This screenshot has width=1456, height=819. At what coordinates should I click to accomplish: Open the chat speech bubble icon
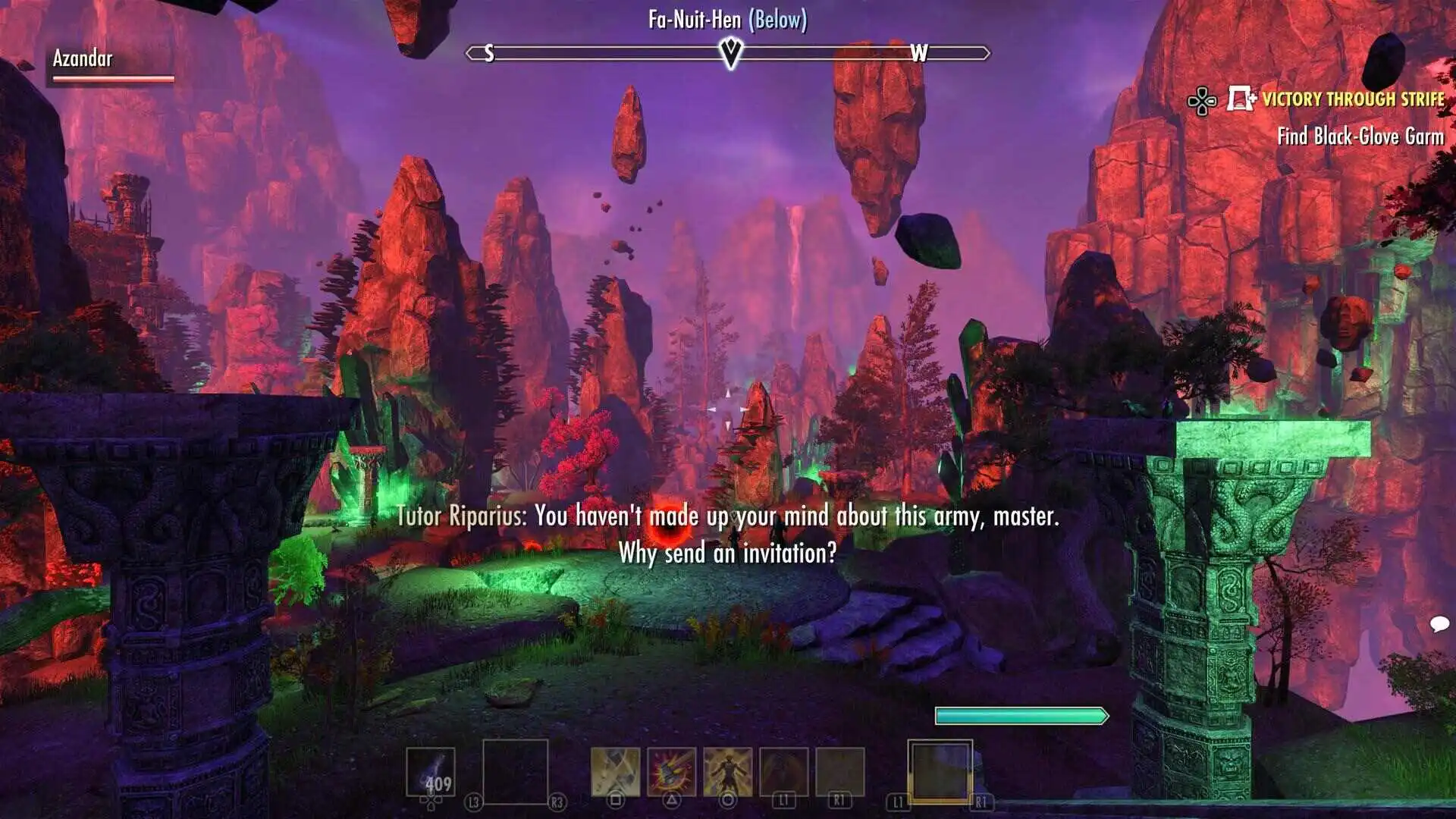1439,624
